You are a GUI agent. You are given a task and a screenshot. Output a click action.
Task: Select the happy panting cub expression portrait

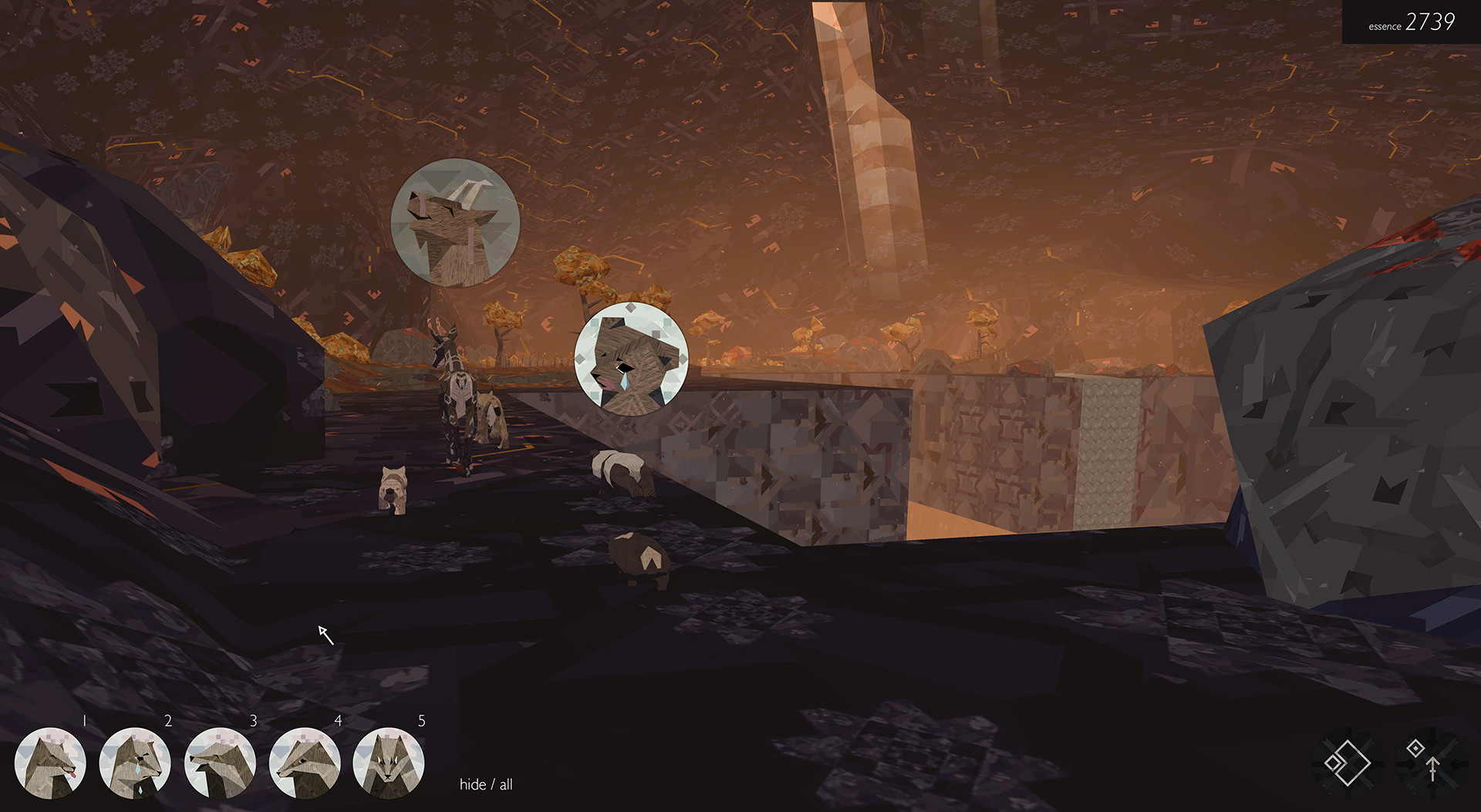coord(50,763)
